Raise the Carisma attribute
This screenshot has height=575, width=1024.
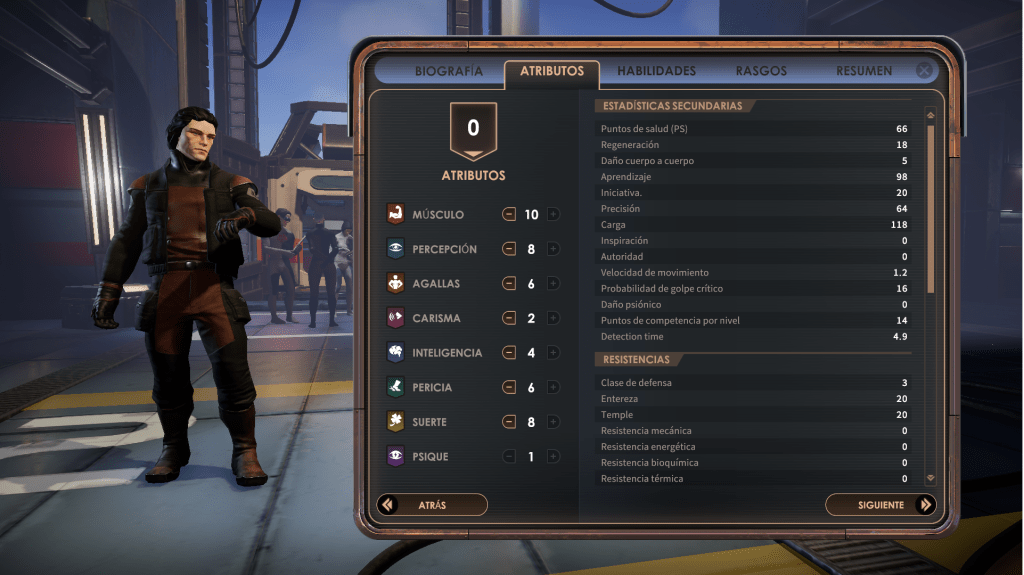pos(553,319)
